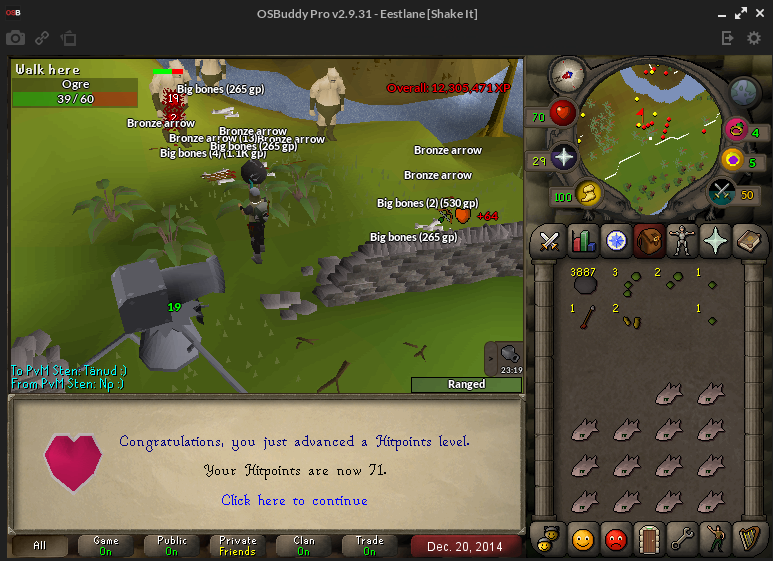Open the Logout door tab
This screenshot has height=561, width=773.
(649, 539)
